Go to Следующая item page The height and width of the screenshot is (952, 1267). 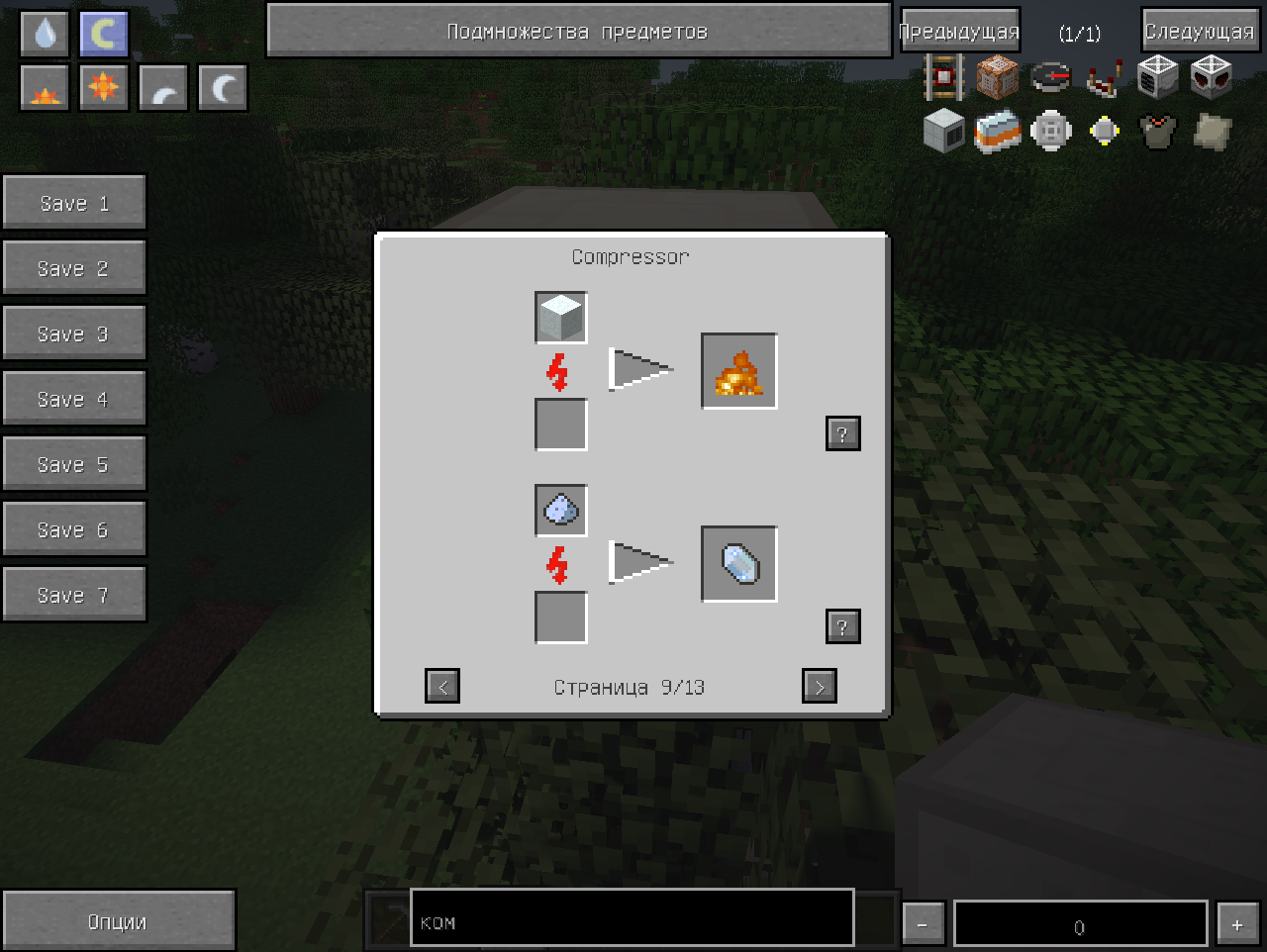pos(1199,32)
